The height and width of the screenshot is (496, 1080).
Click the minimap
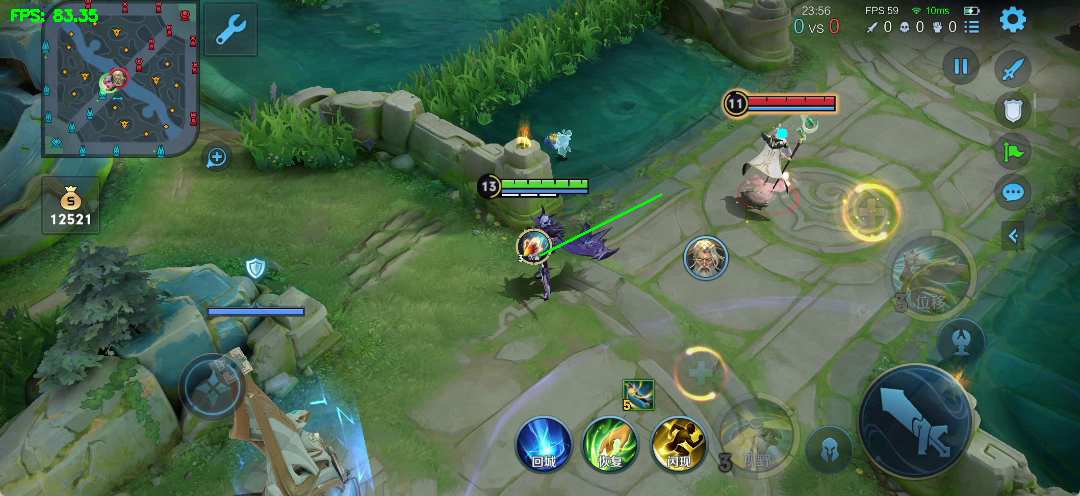point(119,79)
